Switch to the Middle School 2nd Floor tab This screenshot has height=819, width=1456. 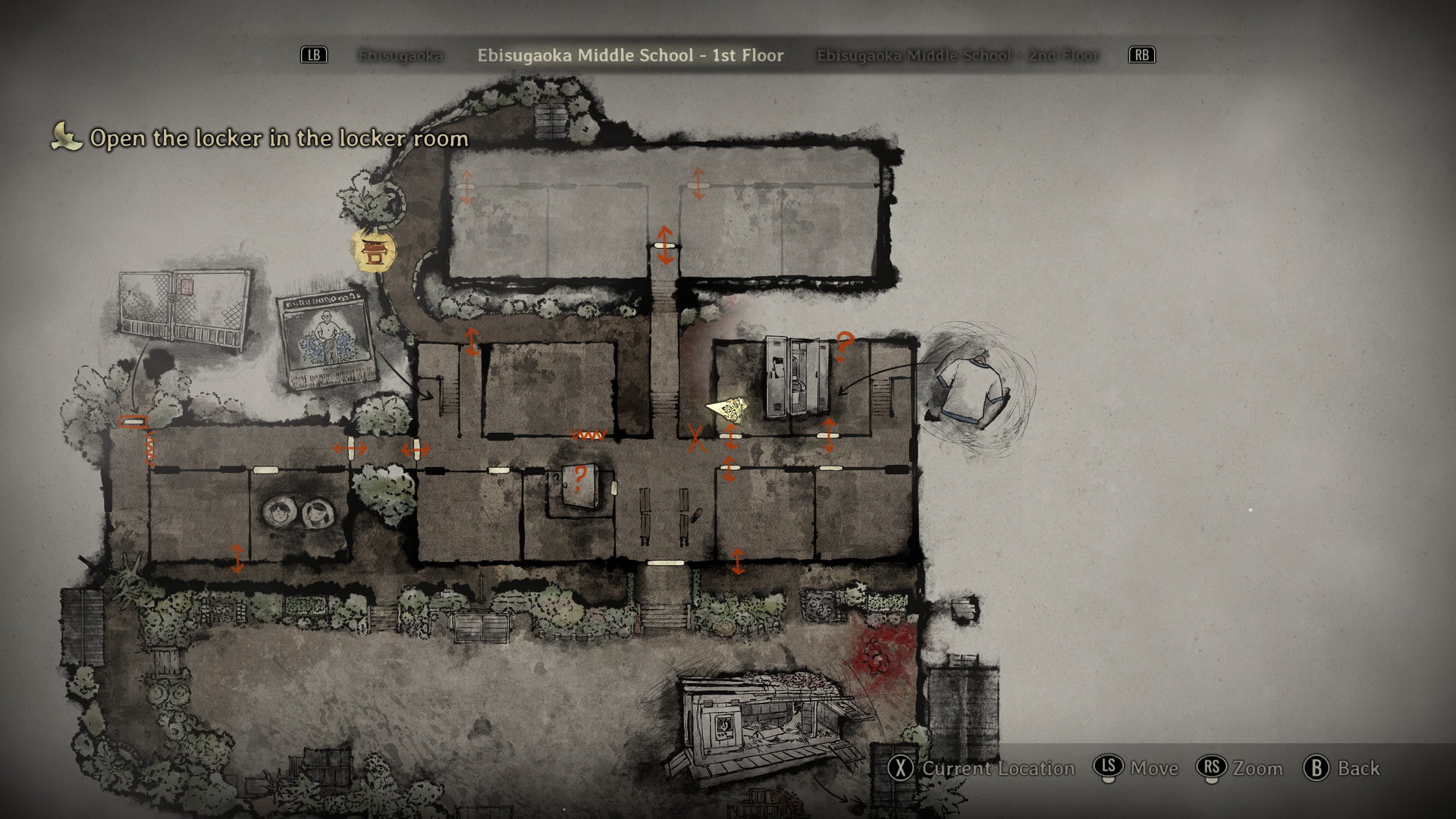click(957, 55)
